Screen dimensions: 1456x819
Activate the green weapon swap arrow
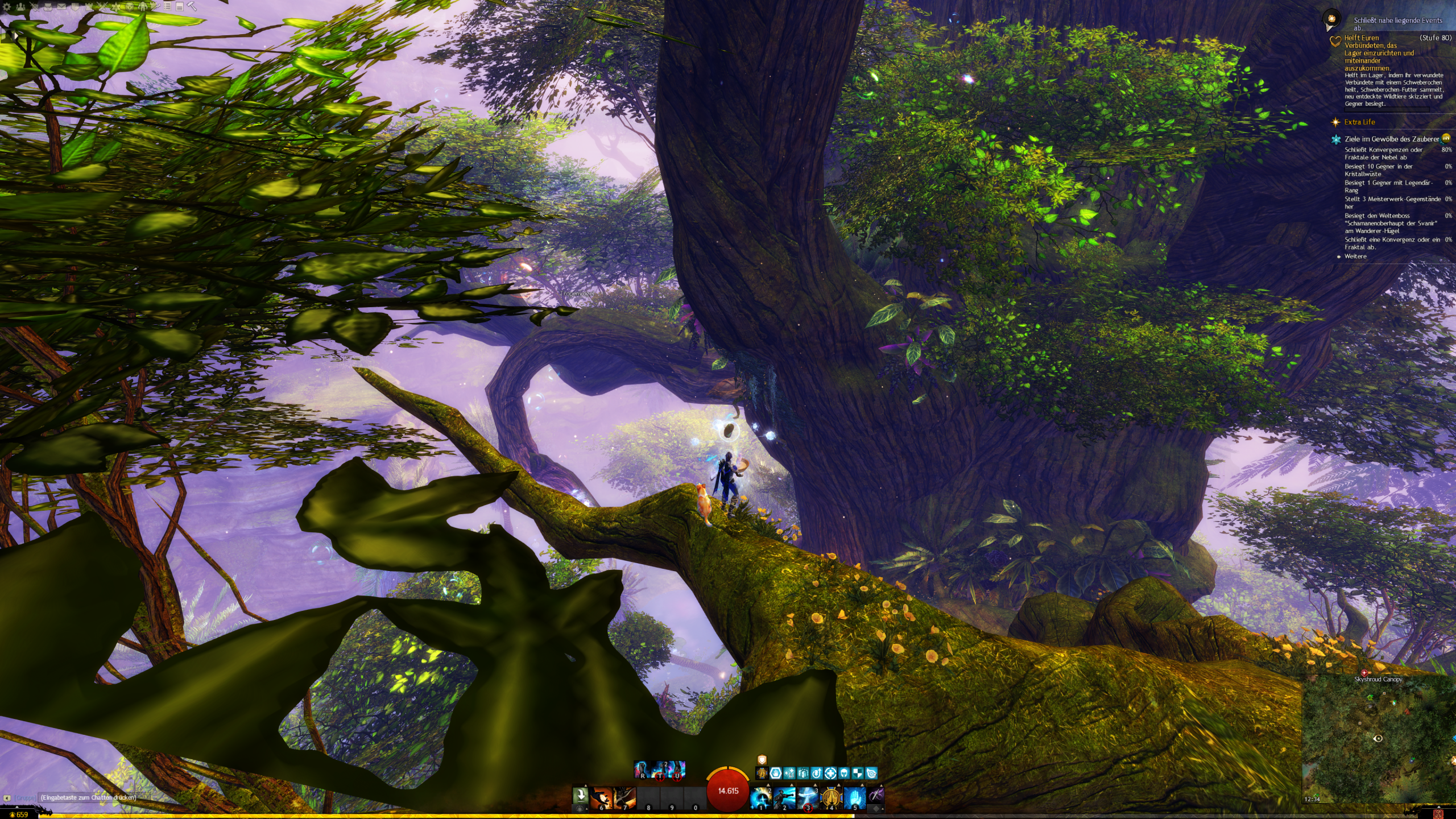[580, 795]
